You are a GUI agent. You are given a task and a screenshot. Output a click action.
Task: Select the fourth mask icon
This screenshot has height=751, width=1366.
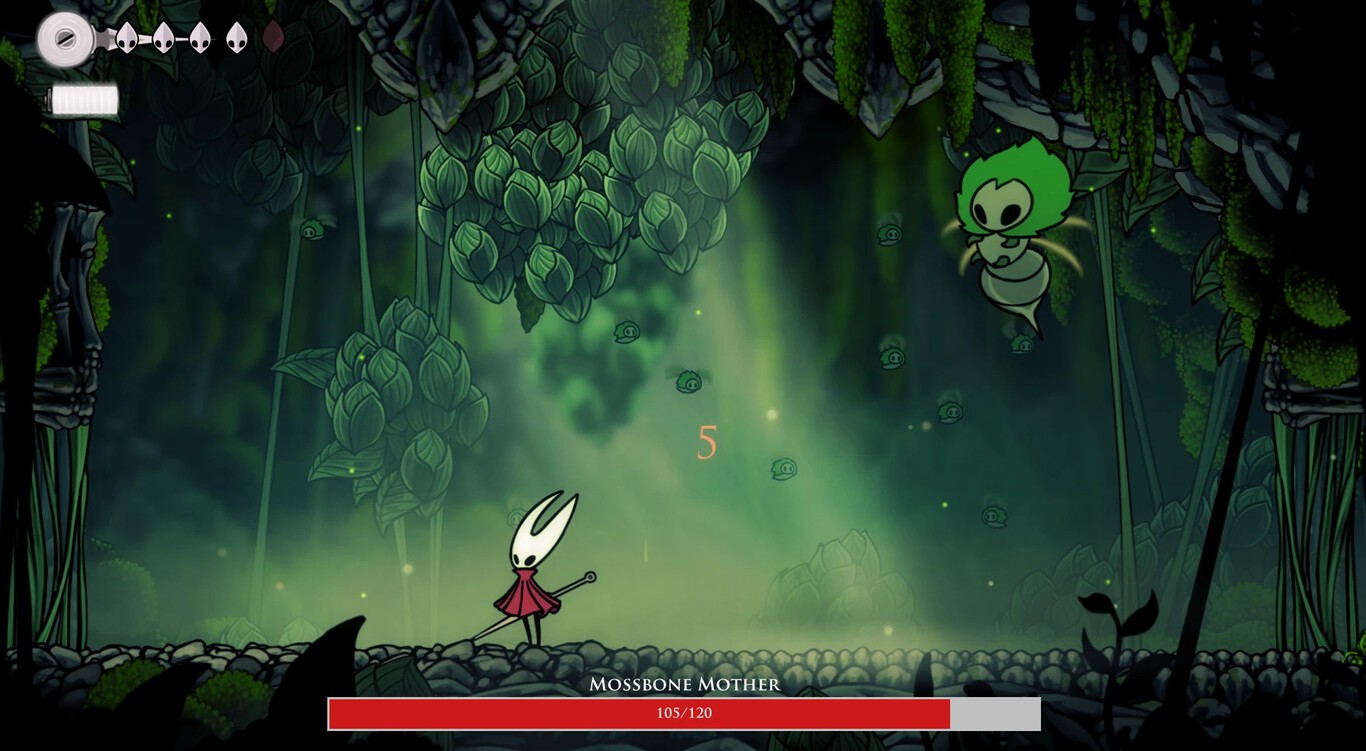tap(235, 38)
